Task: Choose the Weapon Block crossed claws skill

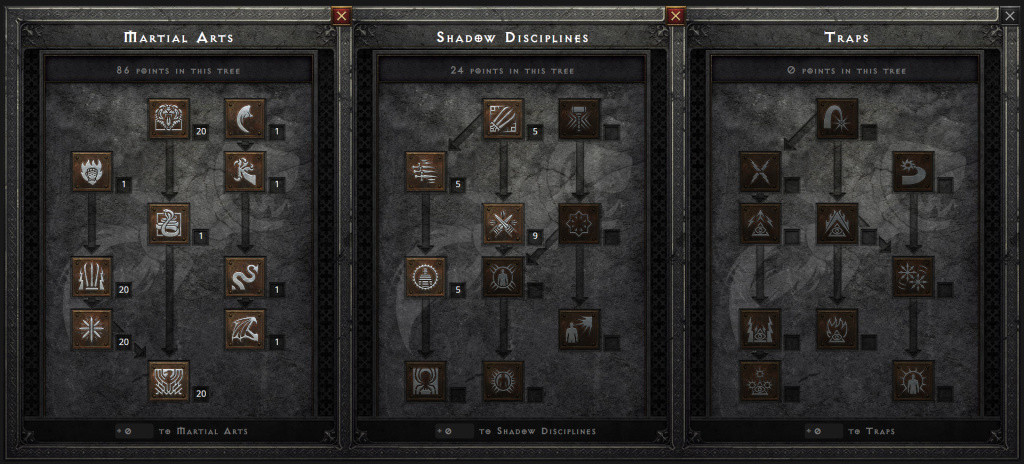Action: (502, 224)
